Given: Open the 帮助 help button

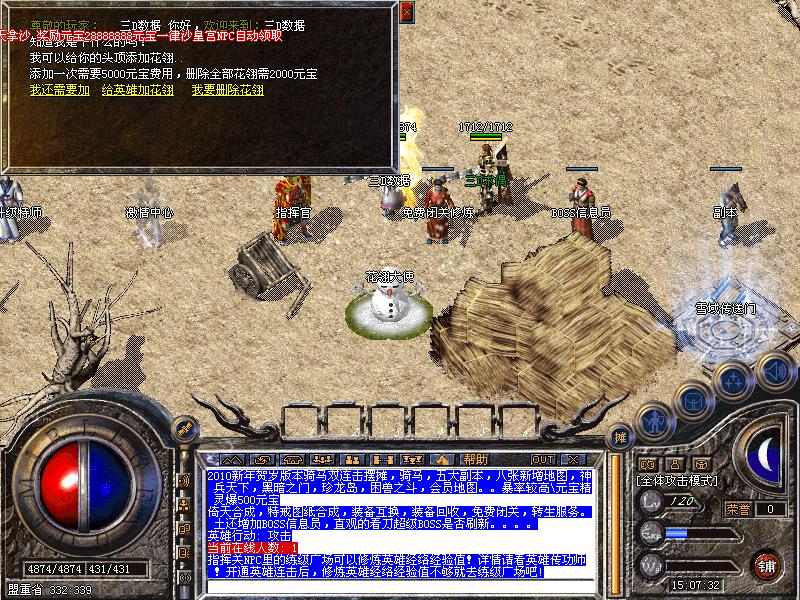Looking at the screenshot, I should pyautogui.click(x=476, y=459).
